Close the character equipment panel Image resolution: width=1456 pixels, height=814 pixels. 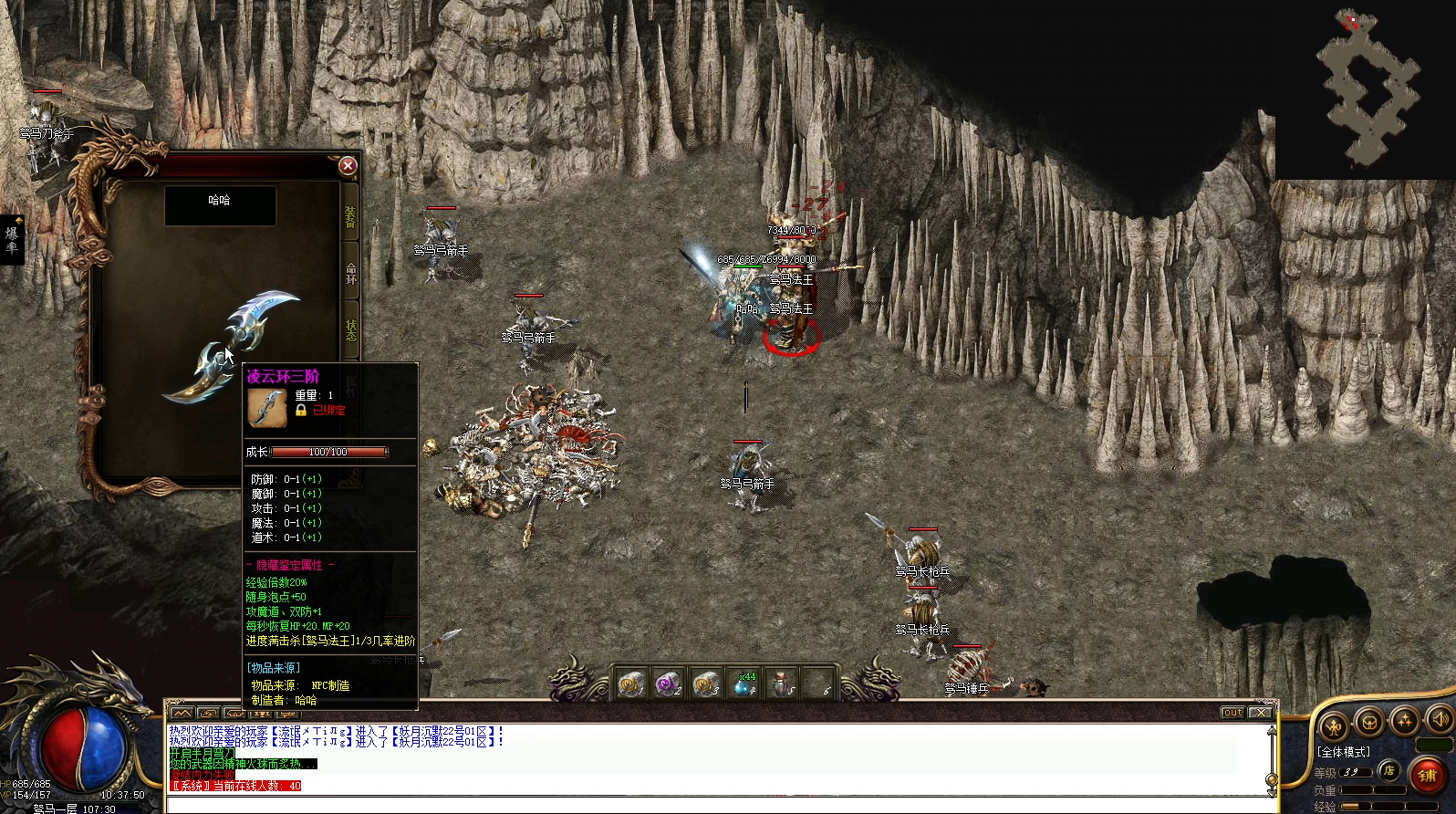click(x=348, y=166)
